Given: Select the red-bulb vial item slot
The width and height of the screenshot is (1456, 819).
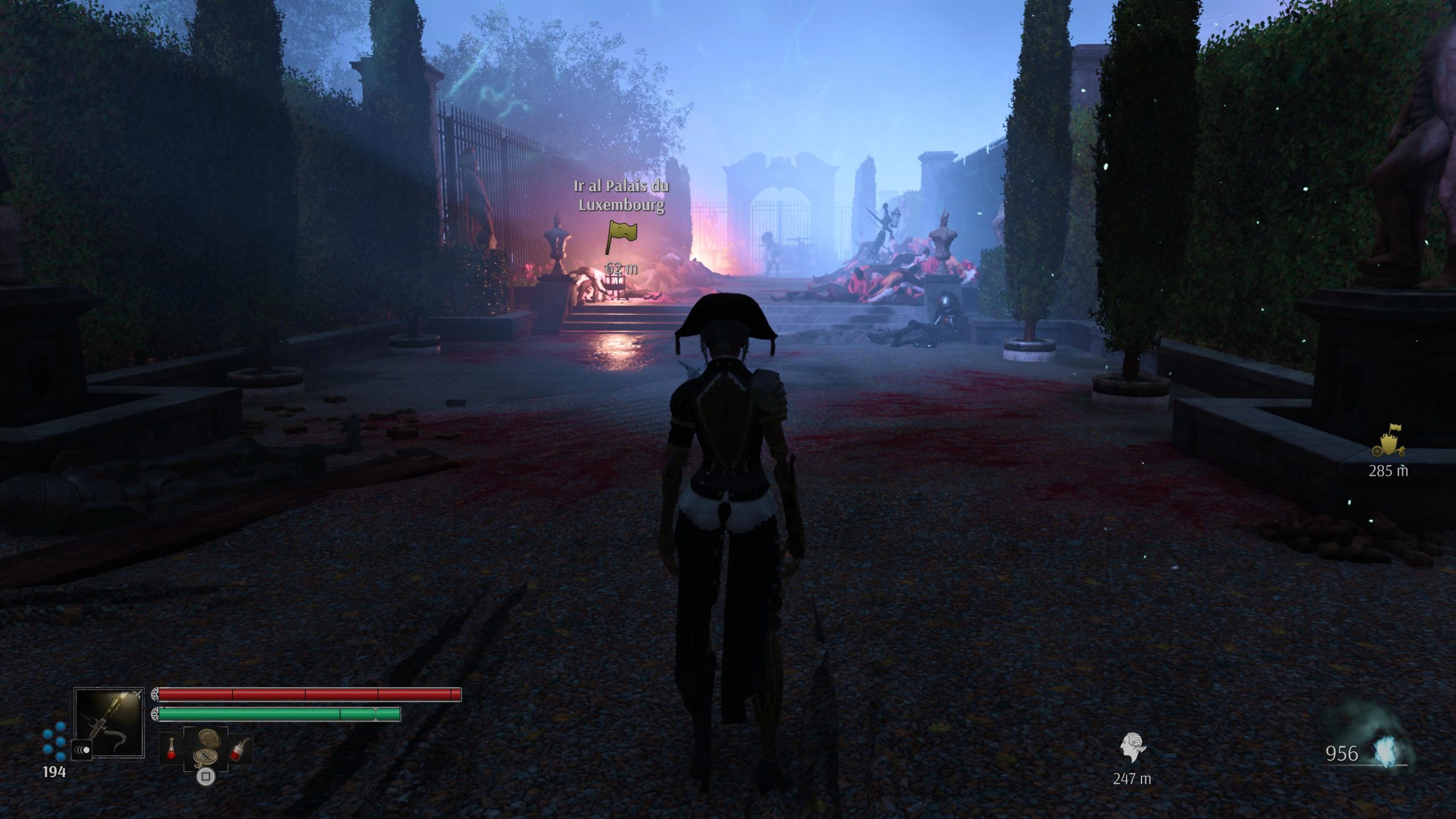Looking at the screenshot, I should coord(170,749).
